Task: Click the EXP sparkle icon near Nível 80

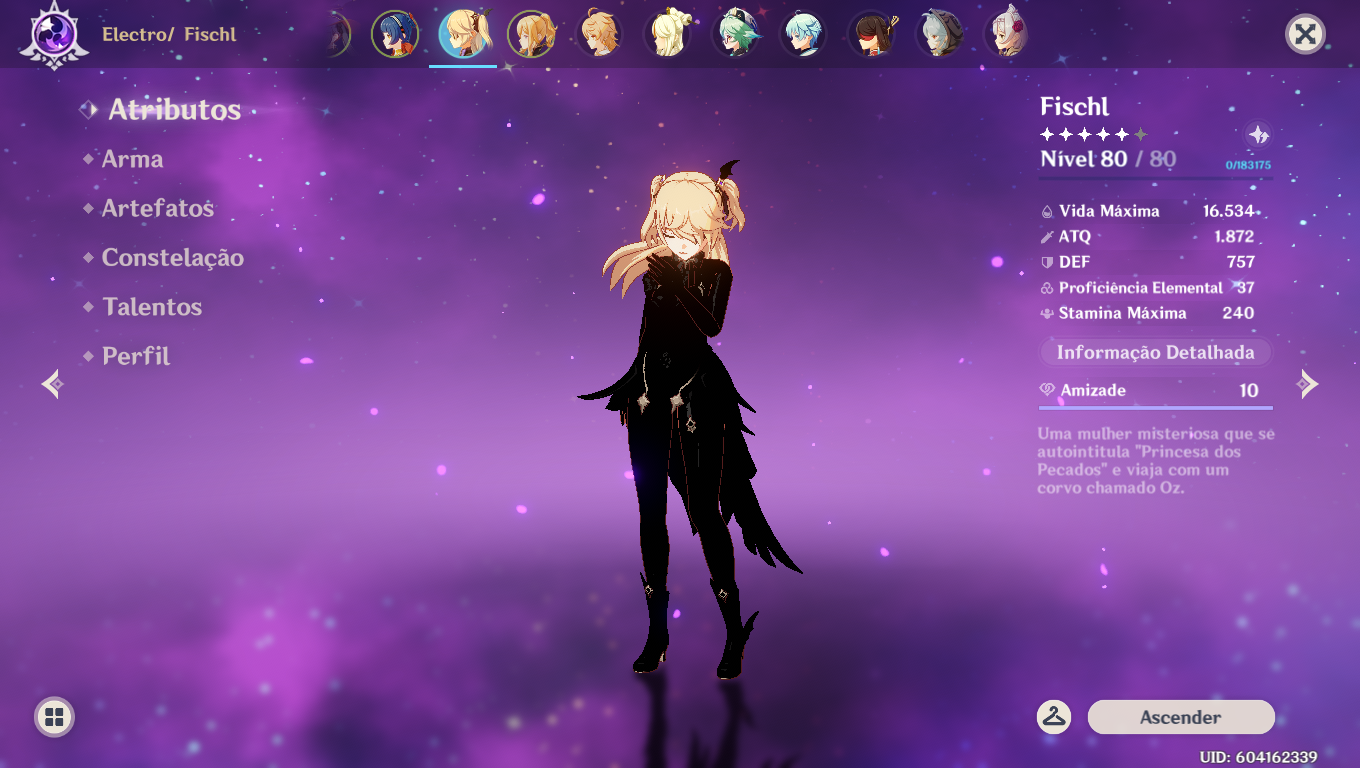Action: [1257, 136]
